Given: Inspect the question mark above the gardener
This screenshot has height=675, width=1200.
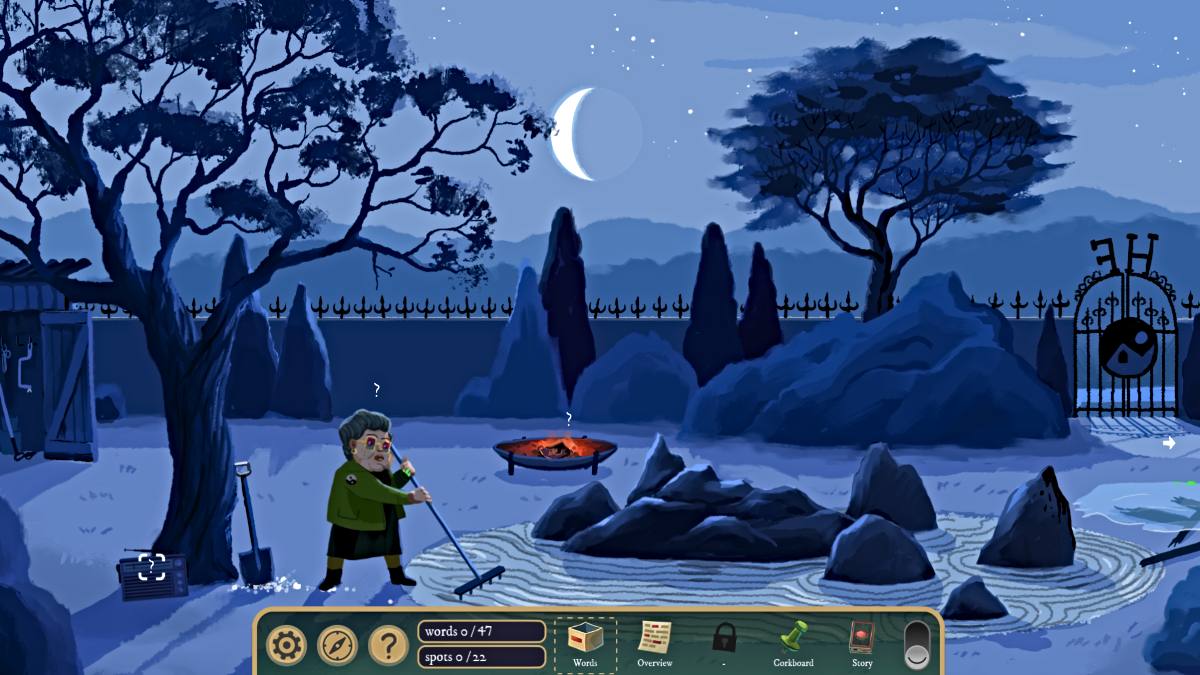Looking at the screenshot, I should click(x=376, y=389).
